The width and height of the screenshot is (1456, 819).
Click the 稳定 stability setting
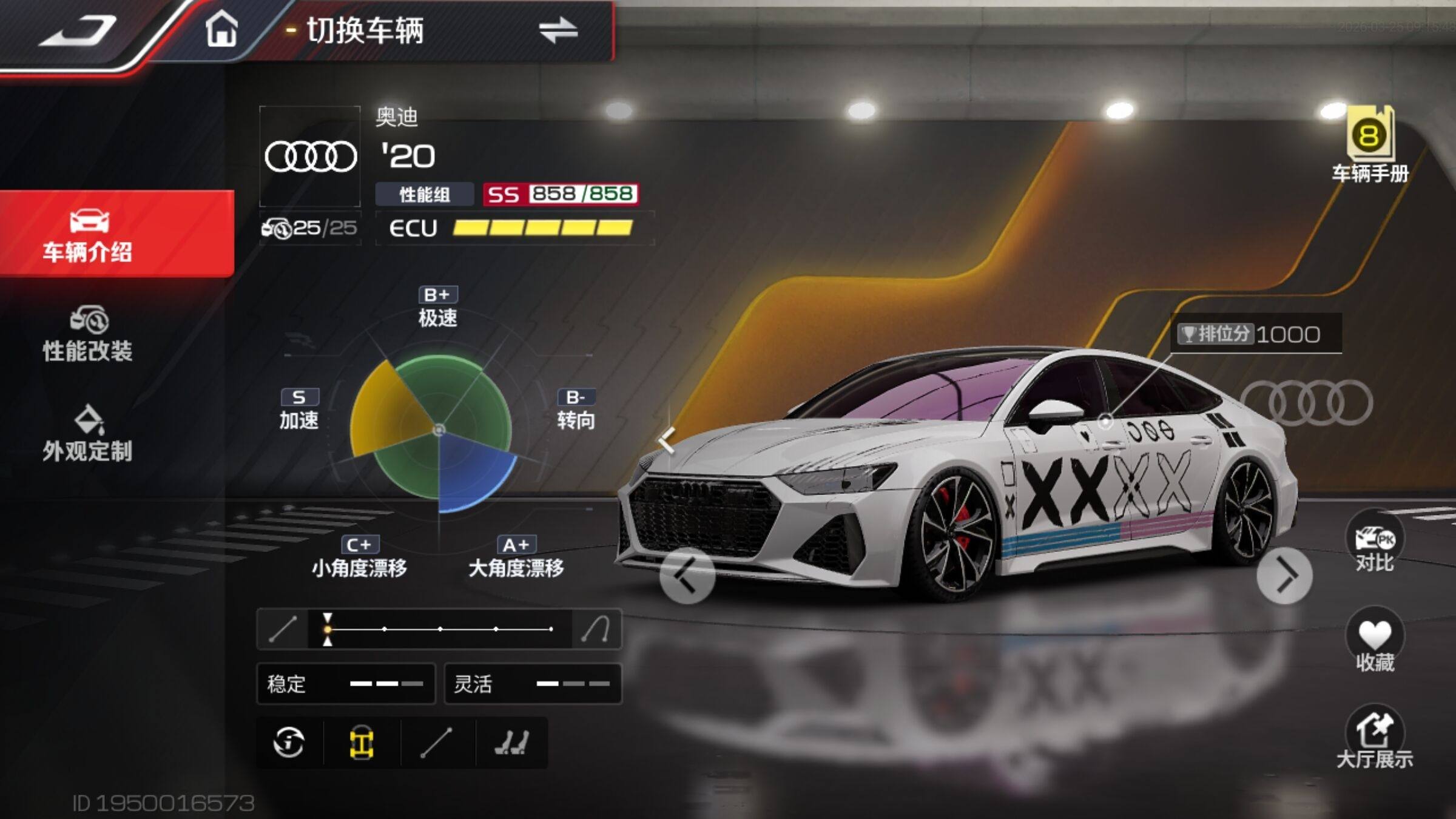pos(346,684)
